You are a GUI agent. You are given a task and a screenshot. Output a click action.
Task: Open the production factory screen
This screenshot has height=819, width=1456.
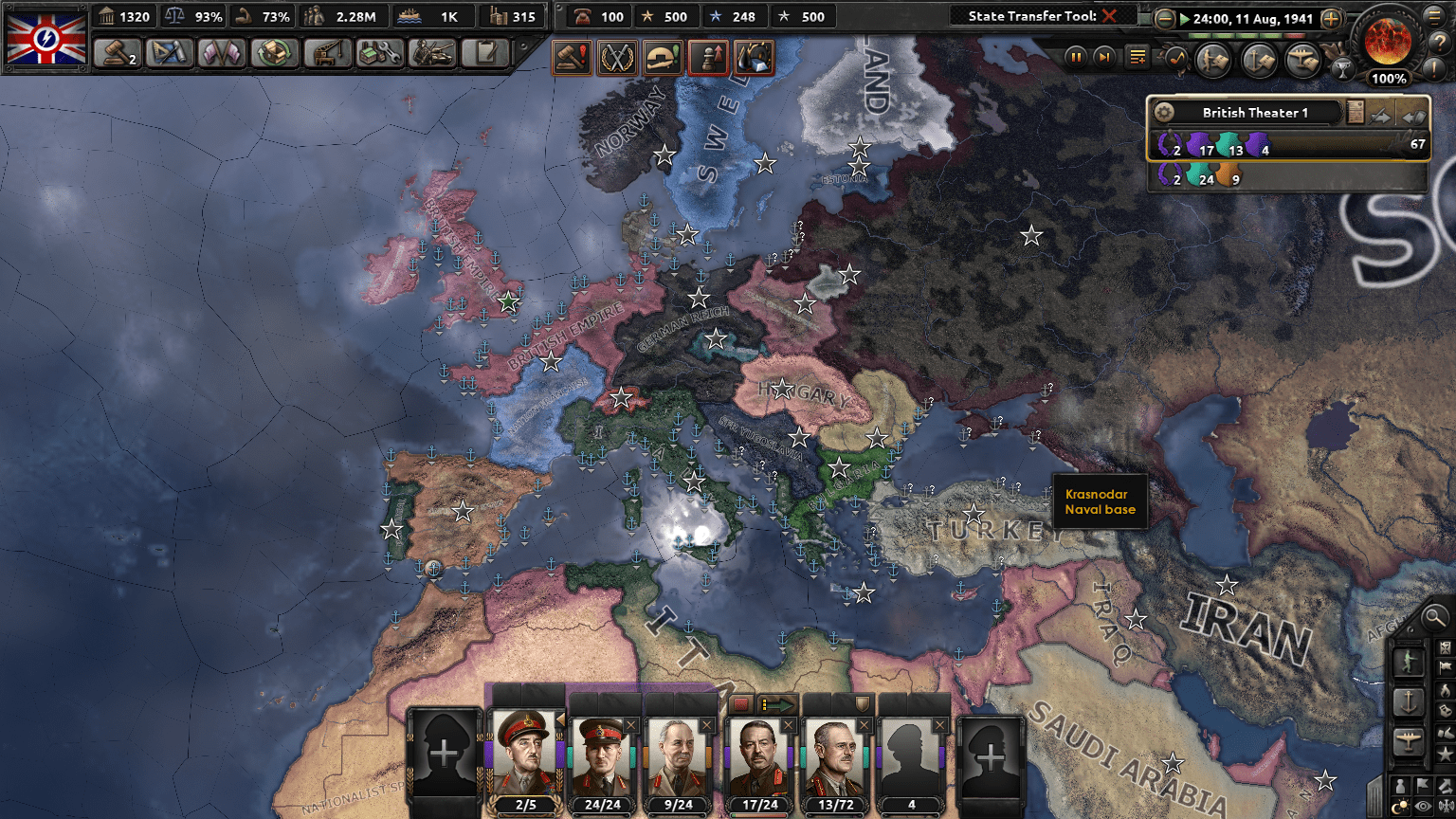pyautogui.click(x=379, y=53)
